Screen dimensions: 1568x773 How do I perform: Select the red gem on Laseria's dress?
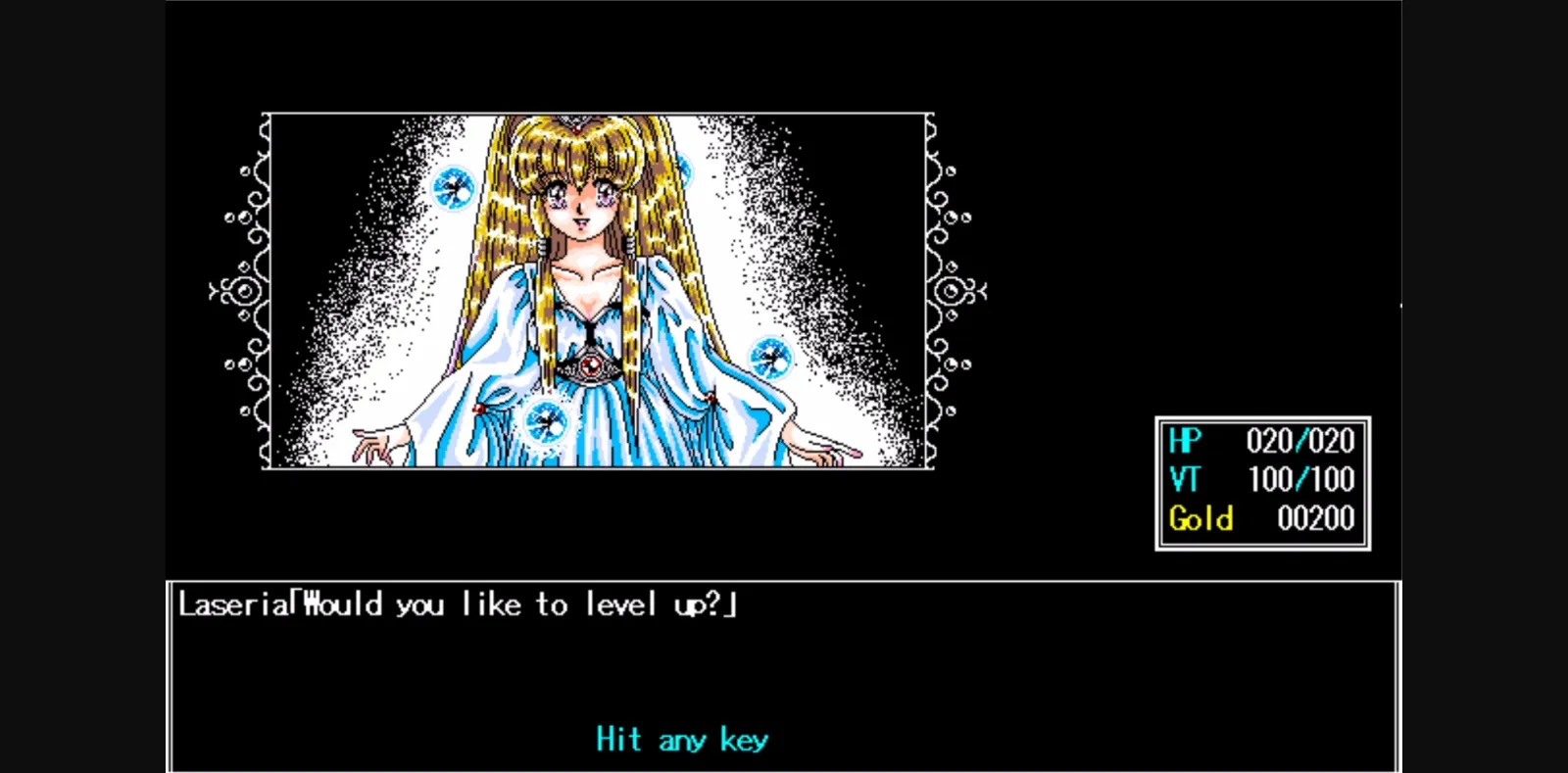point(591,364)
